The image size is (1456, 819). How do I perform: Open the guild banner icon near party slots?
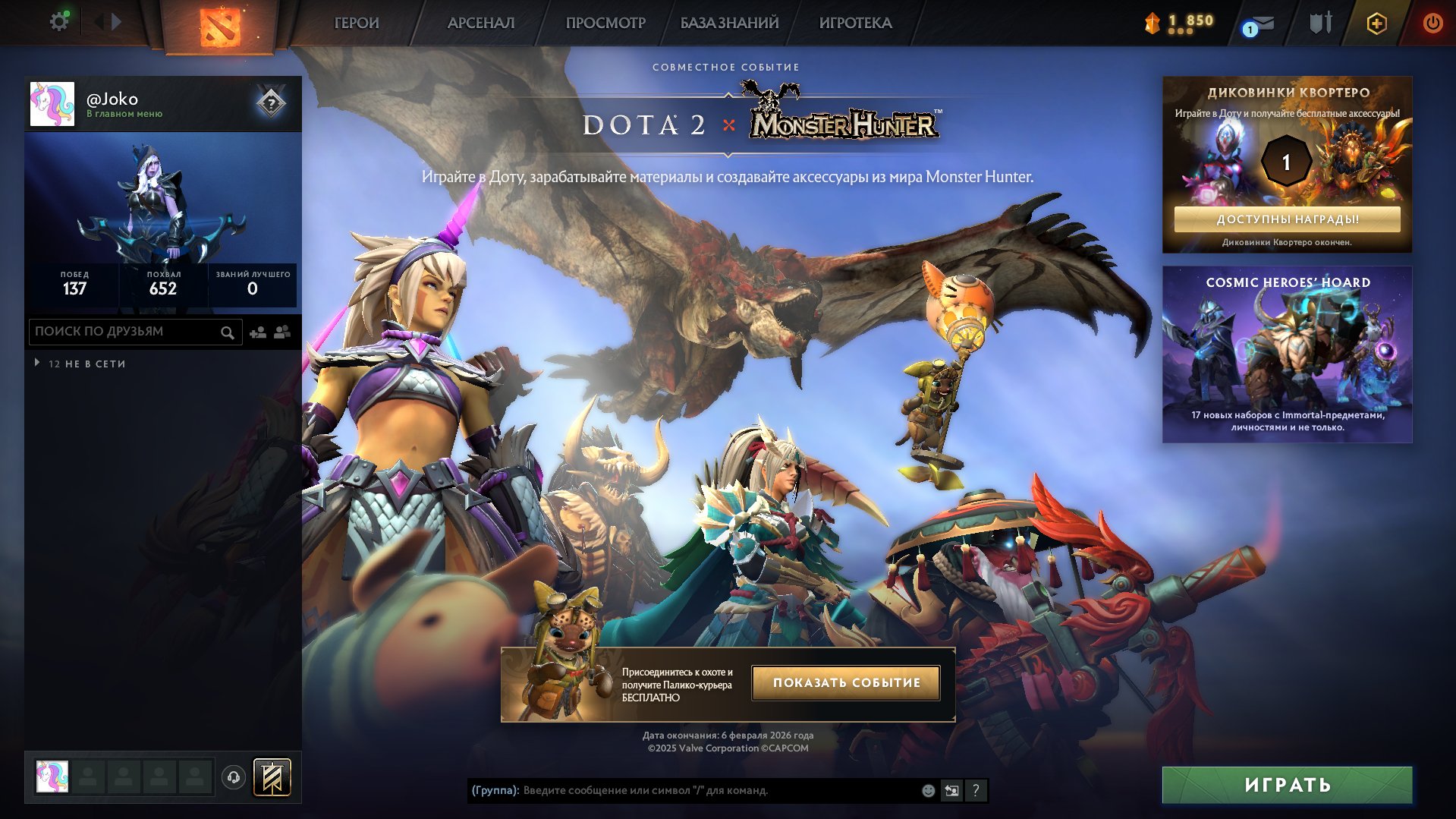(273, 777)
